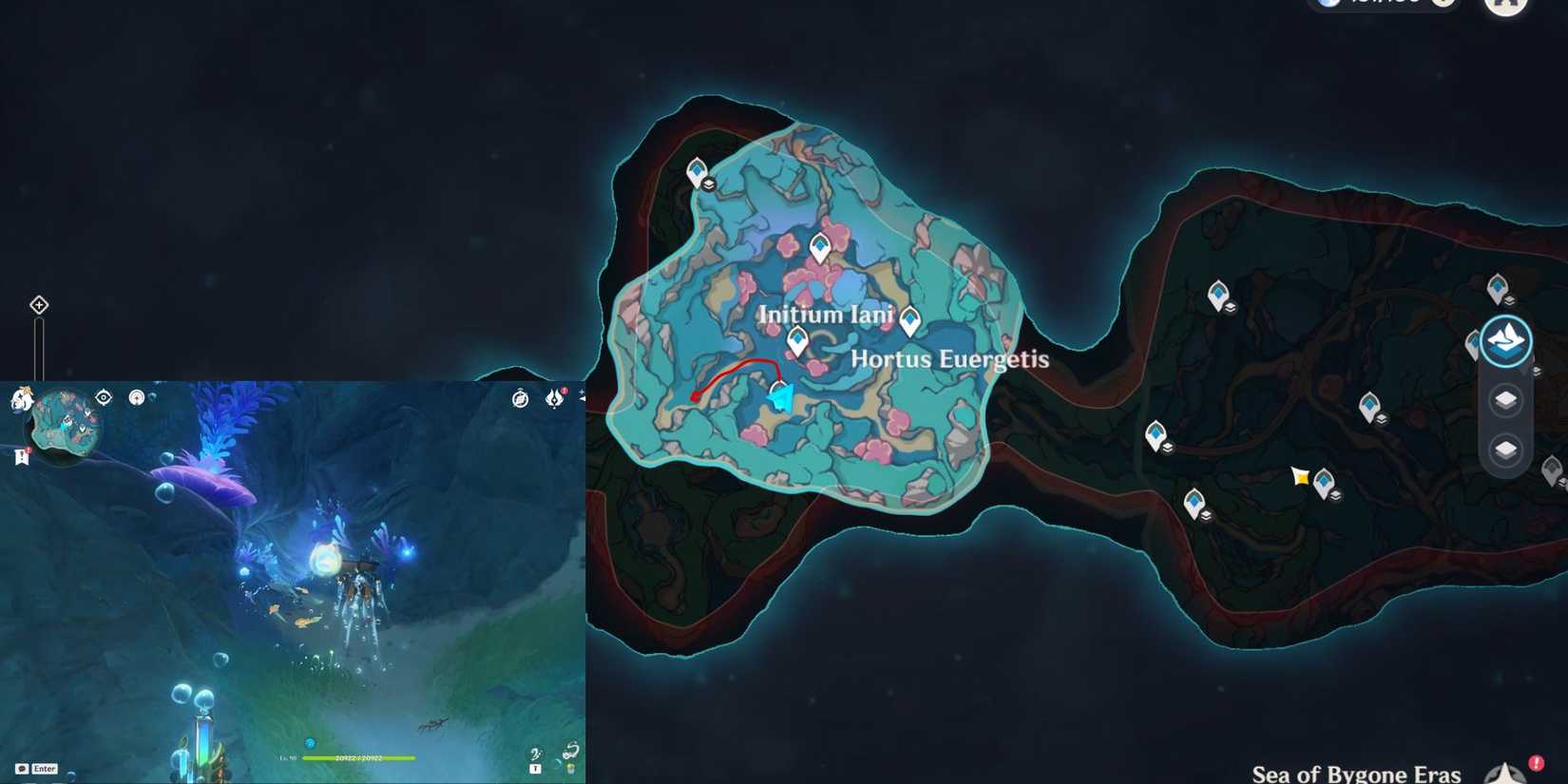Activate the Elemental Sight eye icon
This screenshot has height=784, width=1568.
point(103,397)
